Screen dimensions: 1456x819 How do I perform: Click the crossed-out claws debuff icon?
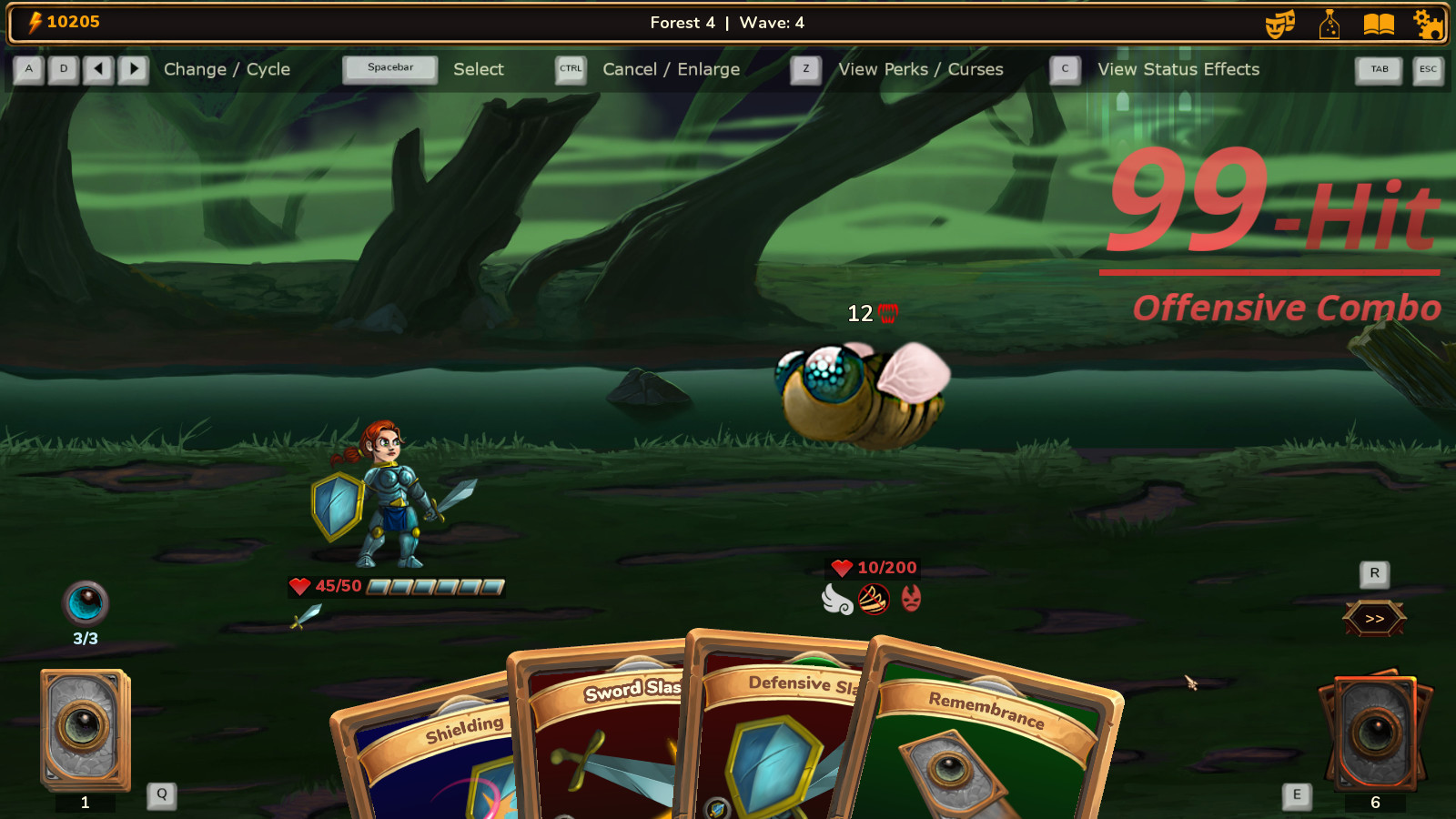tap(873, 599)
